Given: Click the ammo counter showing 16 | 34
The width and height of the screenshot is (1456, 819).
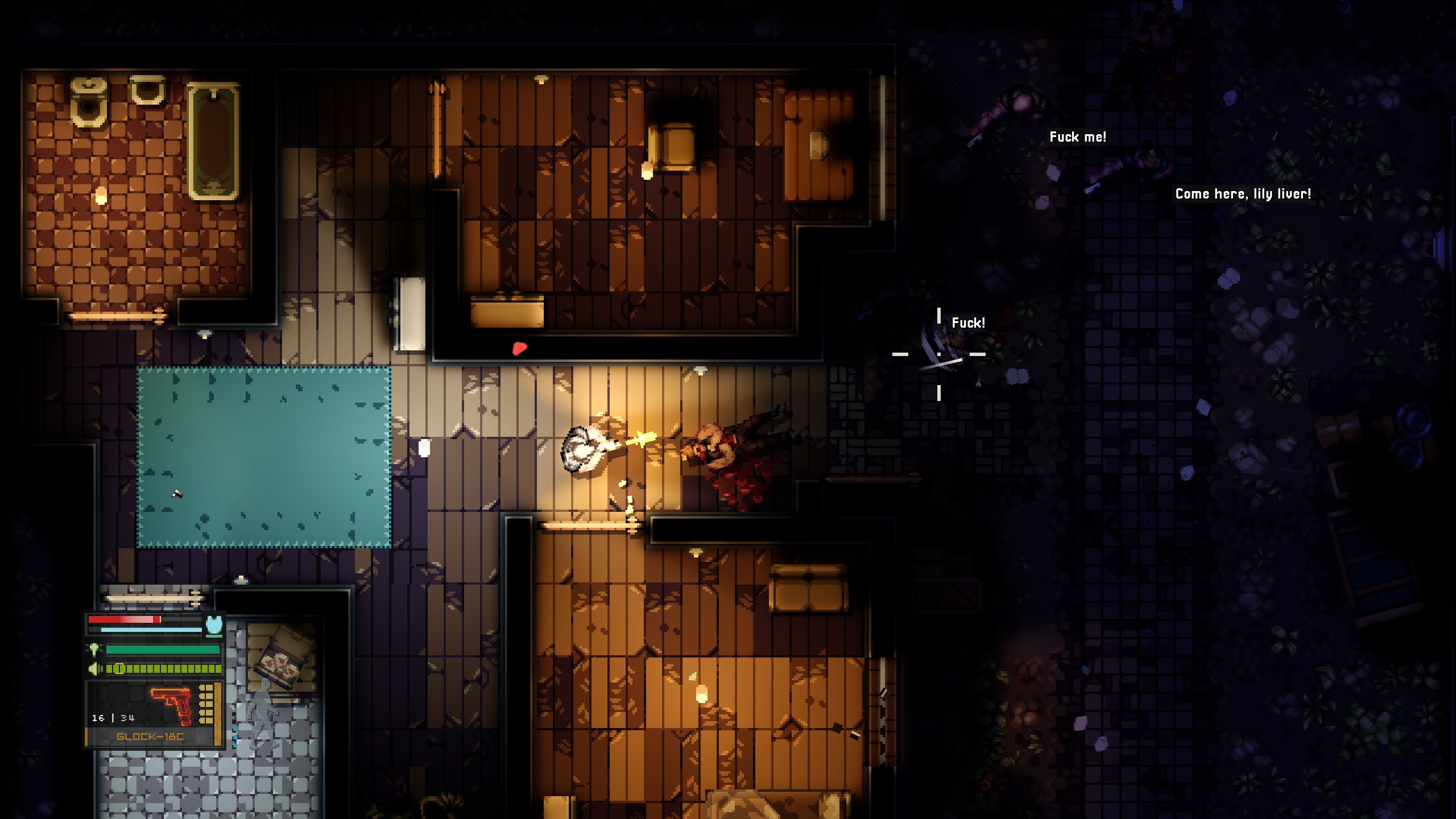Looking at the screenshot, I should [113, 718].
